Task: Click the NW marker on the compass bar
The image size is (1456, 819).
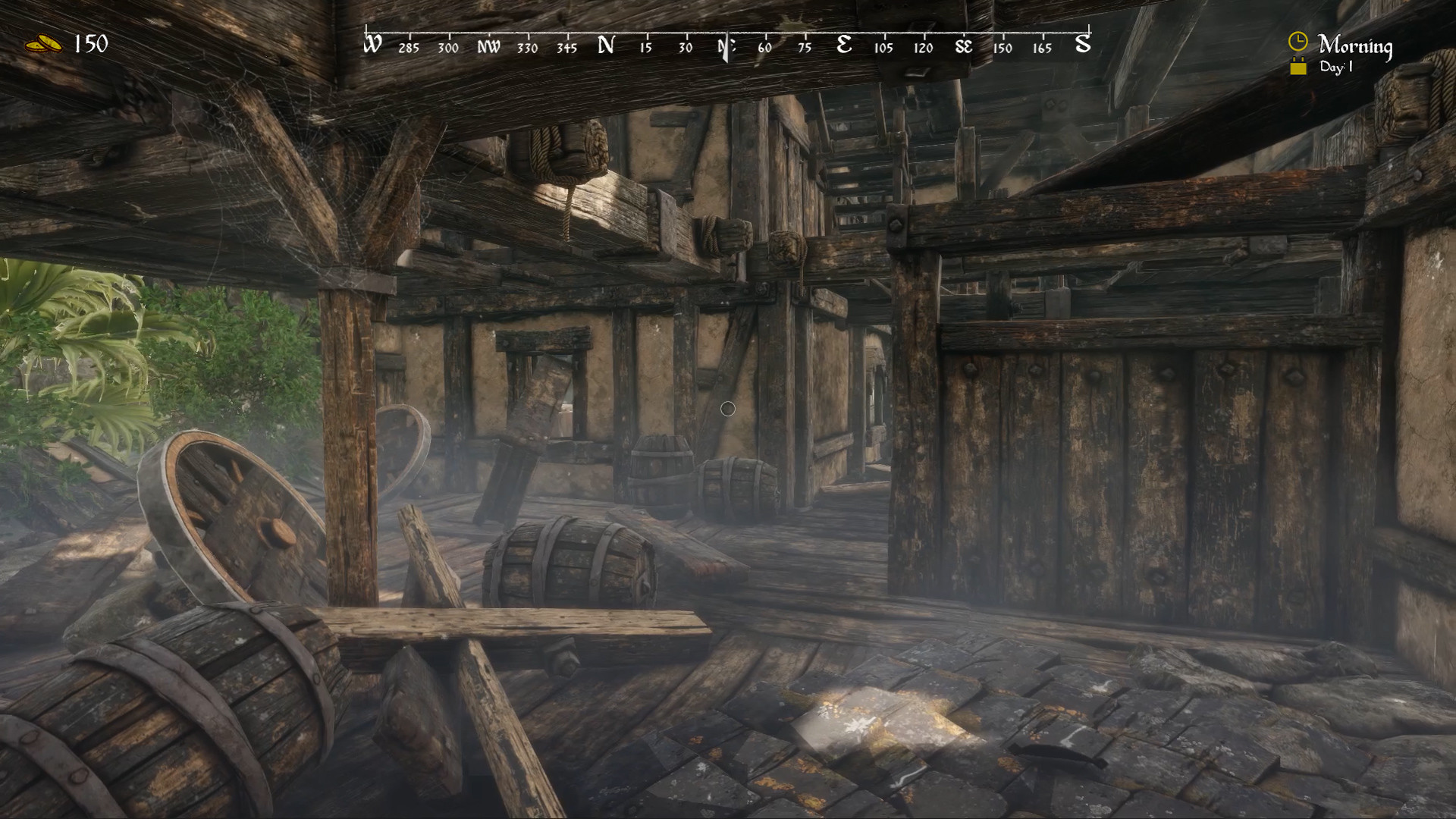Action: pyautogui.click(x=489, y=46)
